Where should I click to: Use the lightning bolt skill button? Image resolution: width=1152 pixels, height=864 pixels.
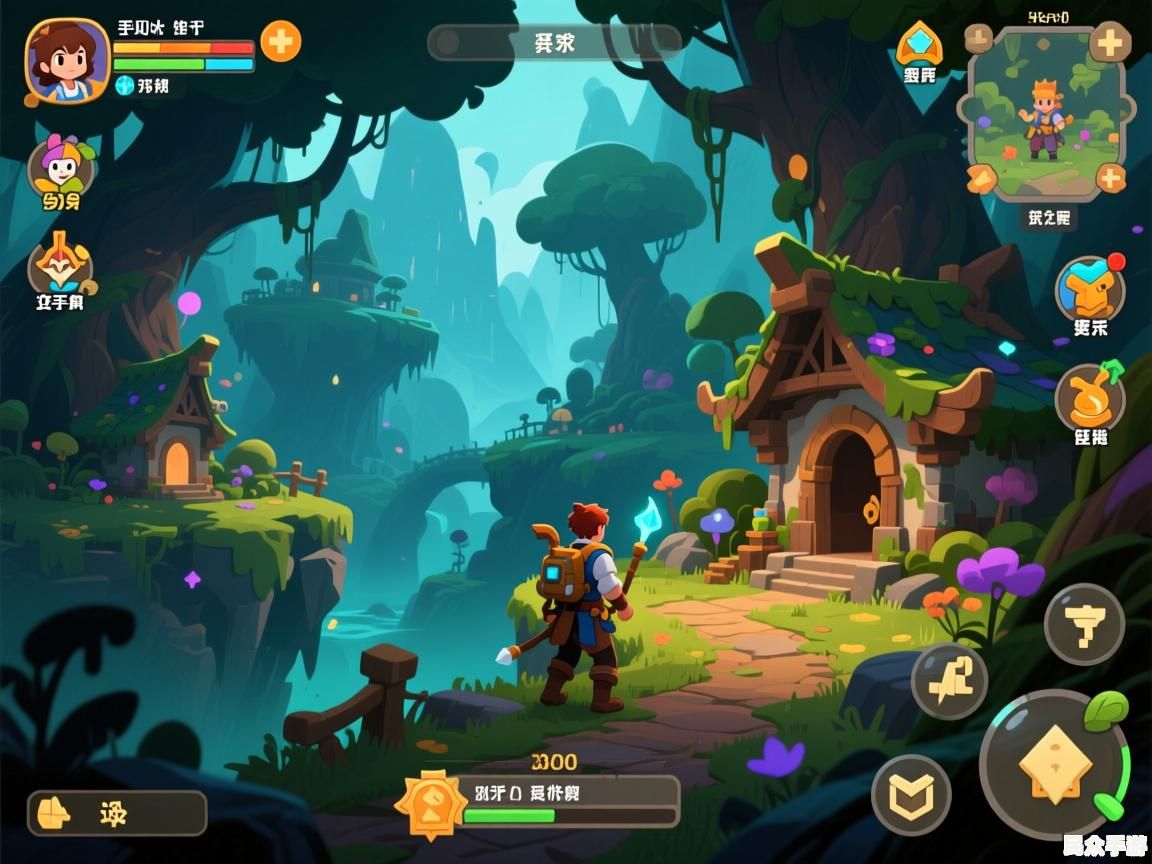pyautogui.click(x=949, y=681)
